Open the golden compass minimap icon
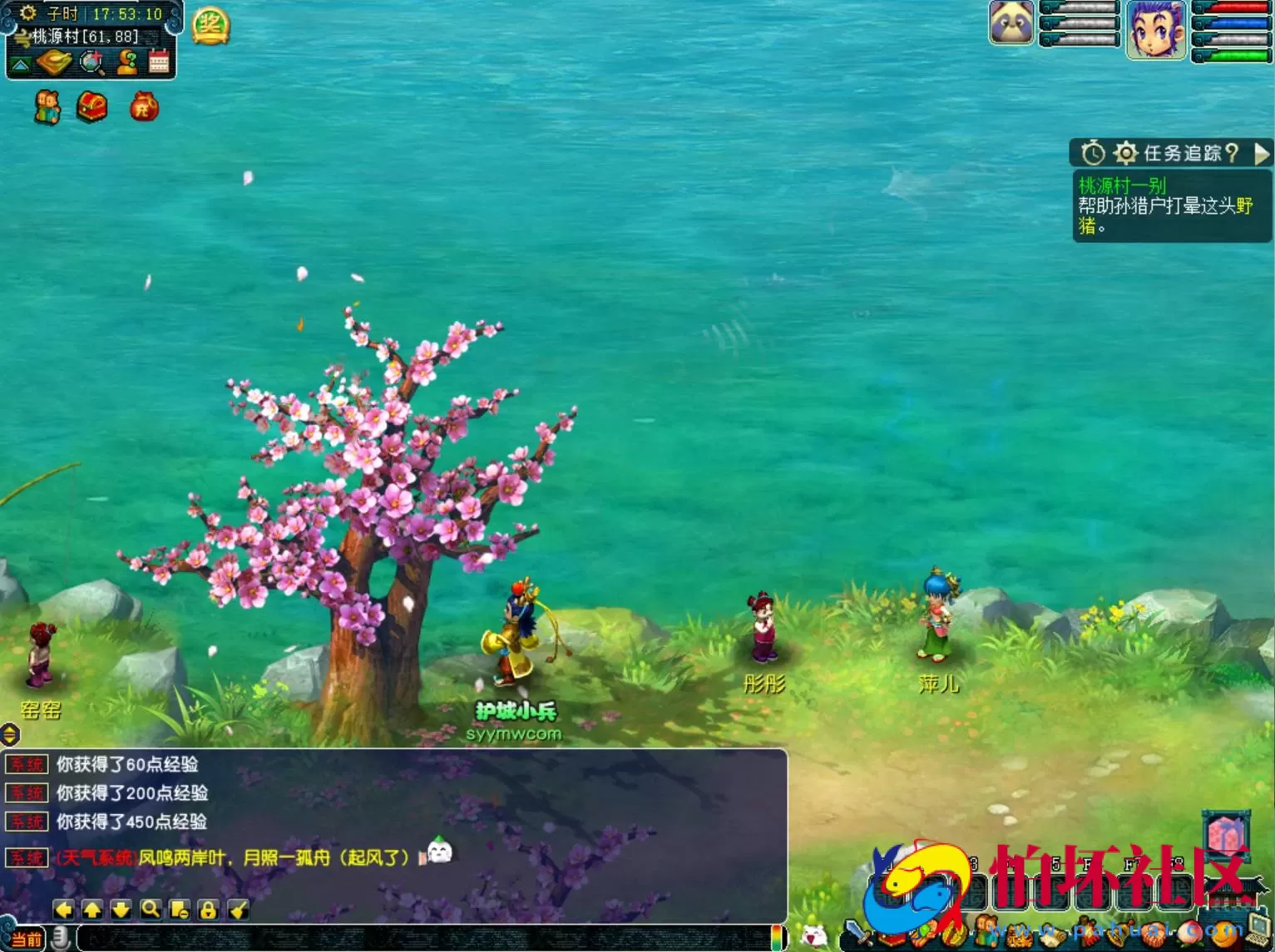Image resolution: width=1275 pixels, height=952 pixels. [54, 62]
